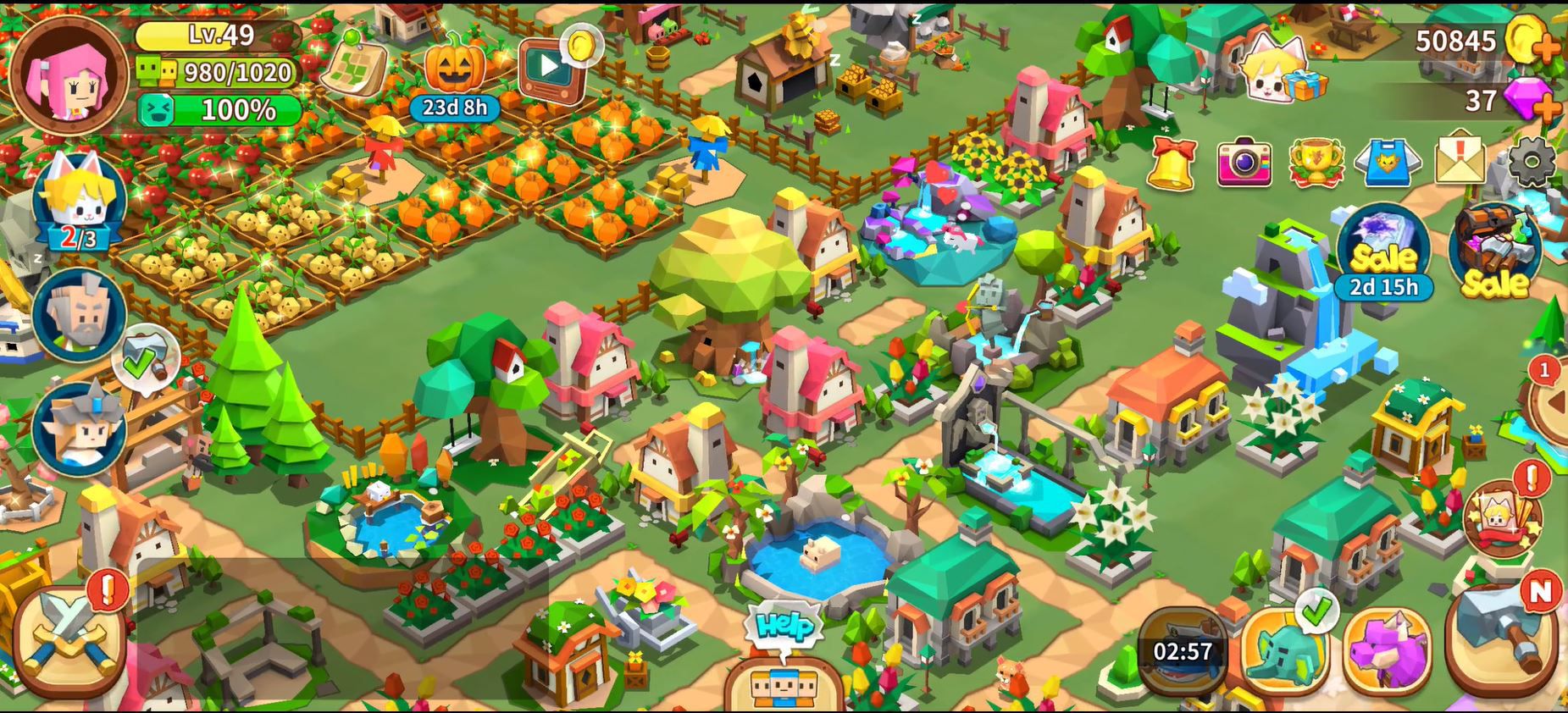Image resolution: width=1568 pixels, height=713 pixels.
Task: Open the mailbox envelope
Action: pyautogui.click(x=1460, y=160)
